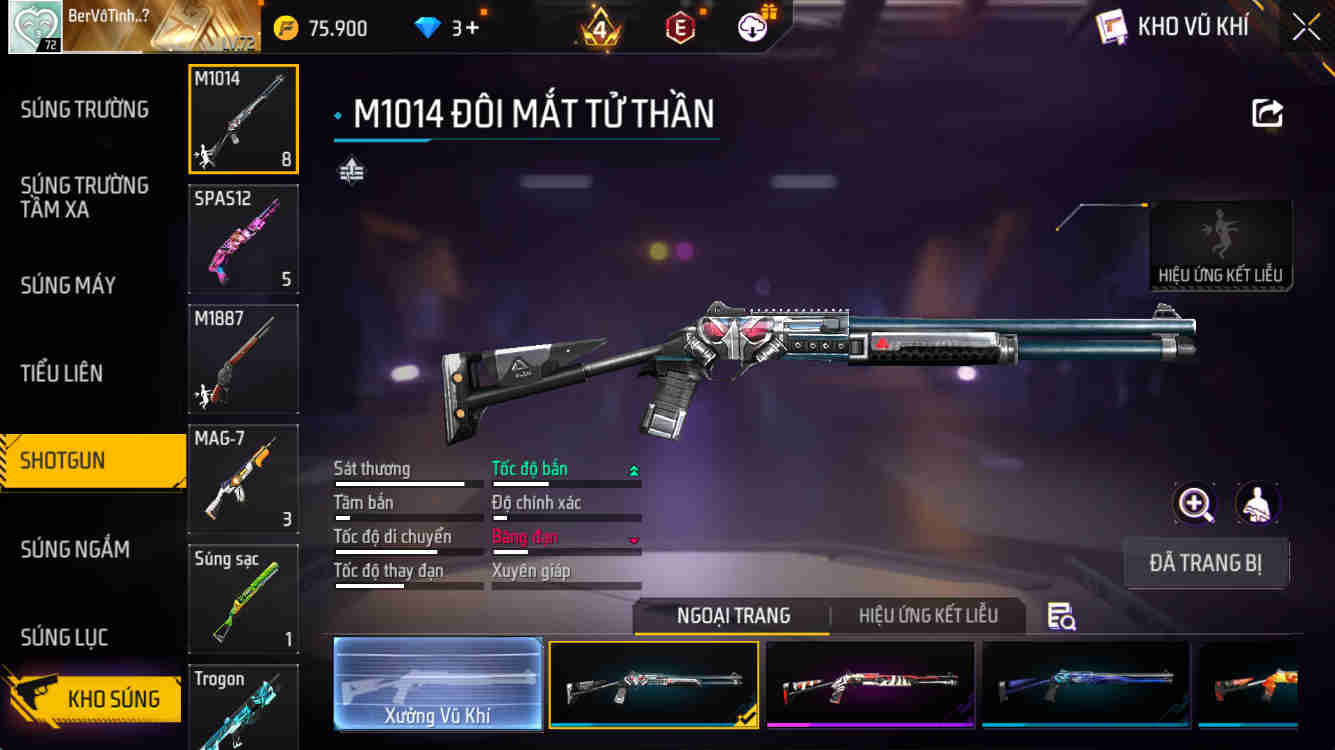1335x750 pixels.
Task: Click the Đã Trang Bị button
Action: 1205,563
